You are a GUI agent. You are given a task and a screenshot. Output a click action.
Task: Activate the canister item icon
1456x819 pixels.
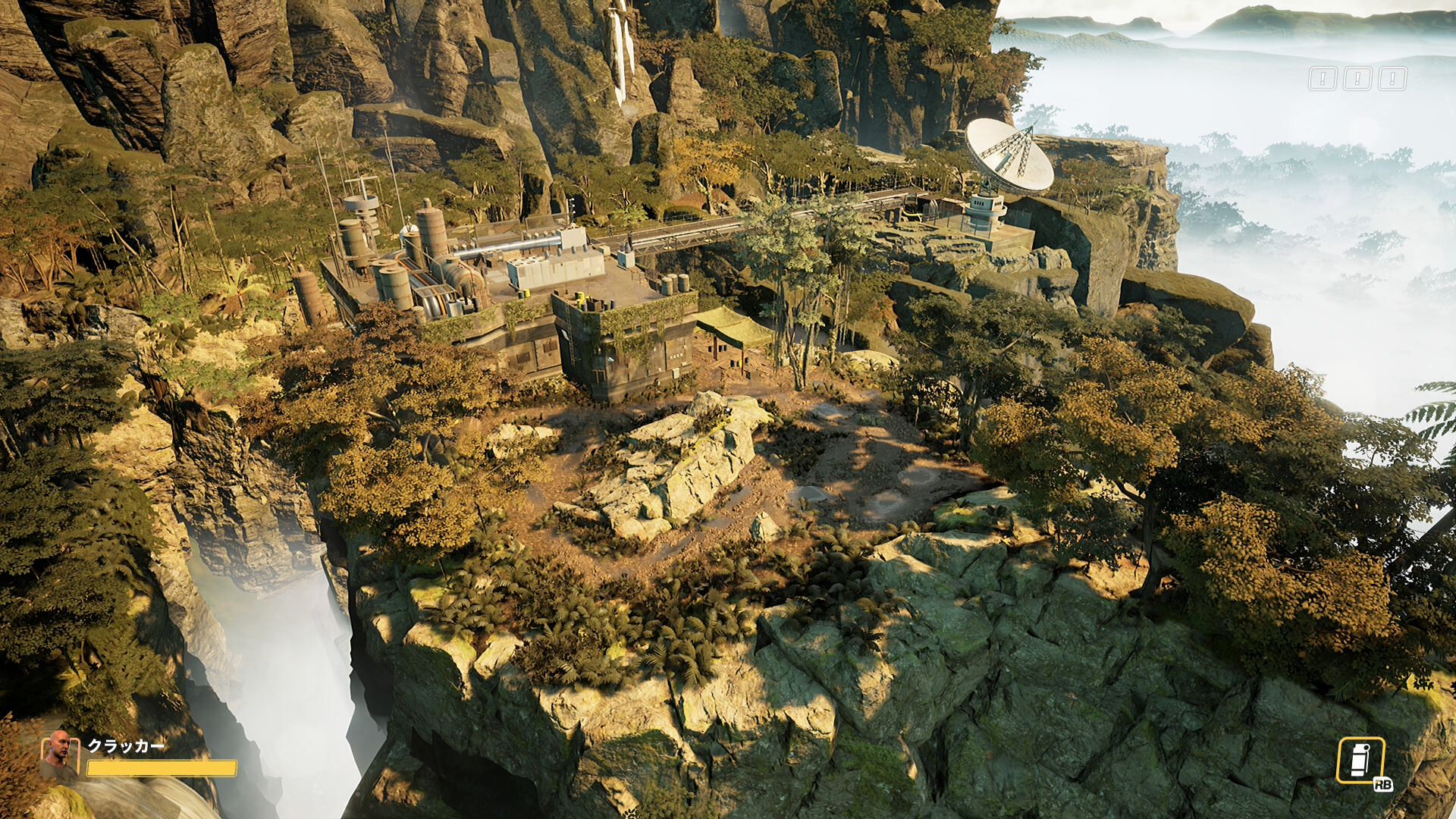click(1360, 761)
